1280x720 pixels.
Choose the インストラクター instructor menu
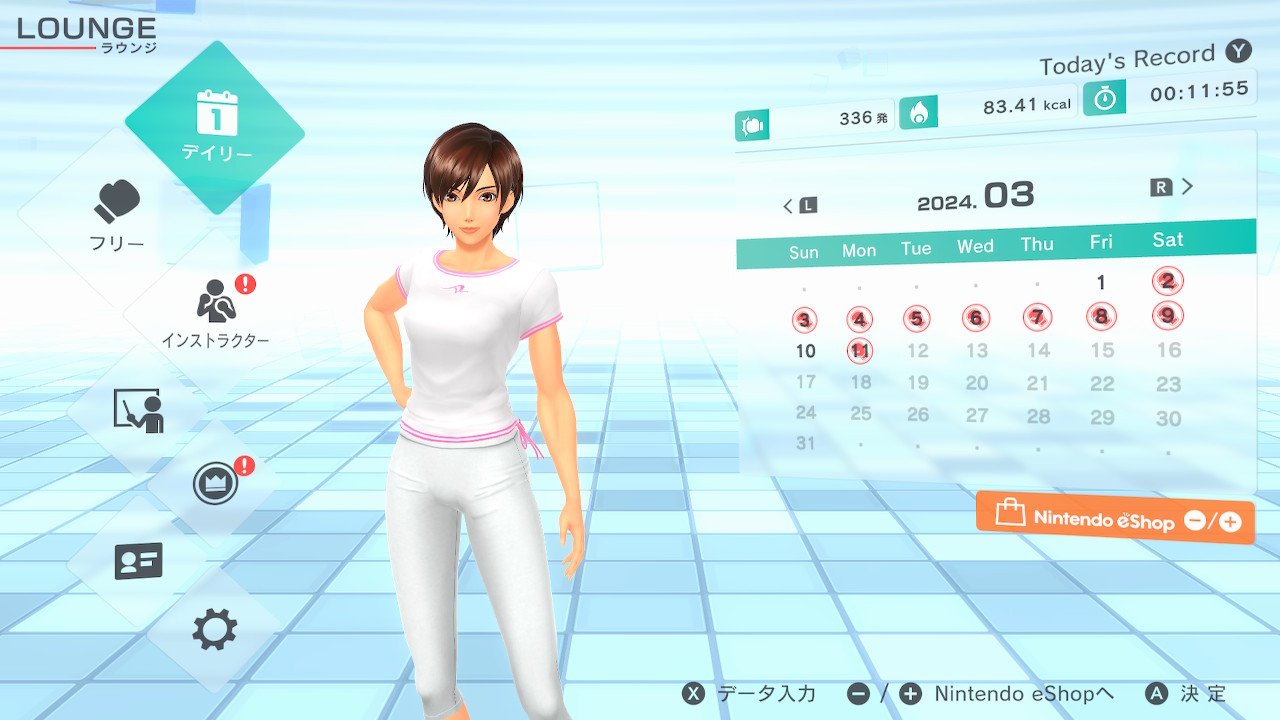(216, 310)
